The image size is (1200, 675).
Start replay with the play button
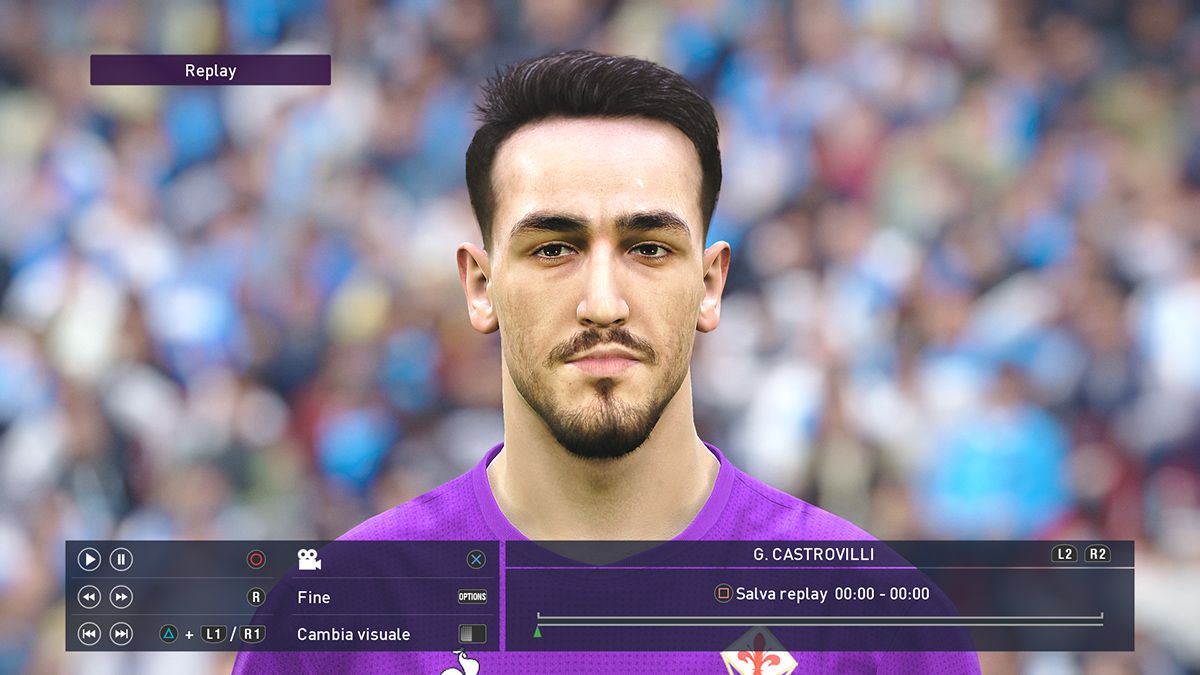(x=89, y=560)
